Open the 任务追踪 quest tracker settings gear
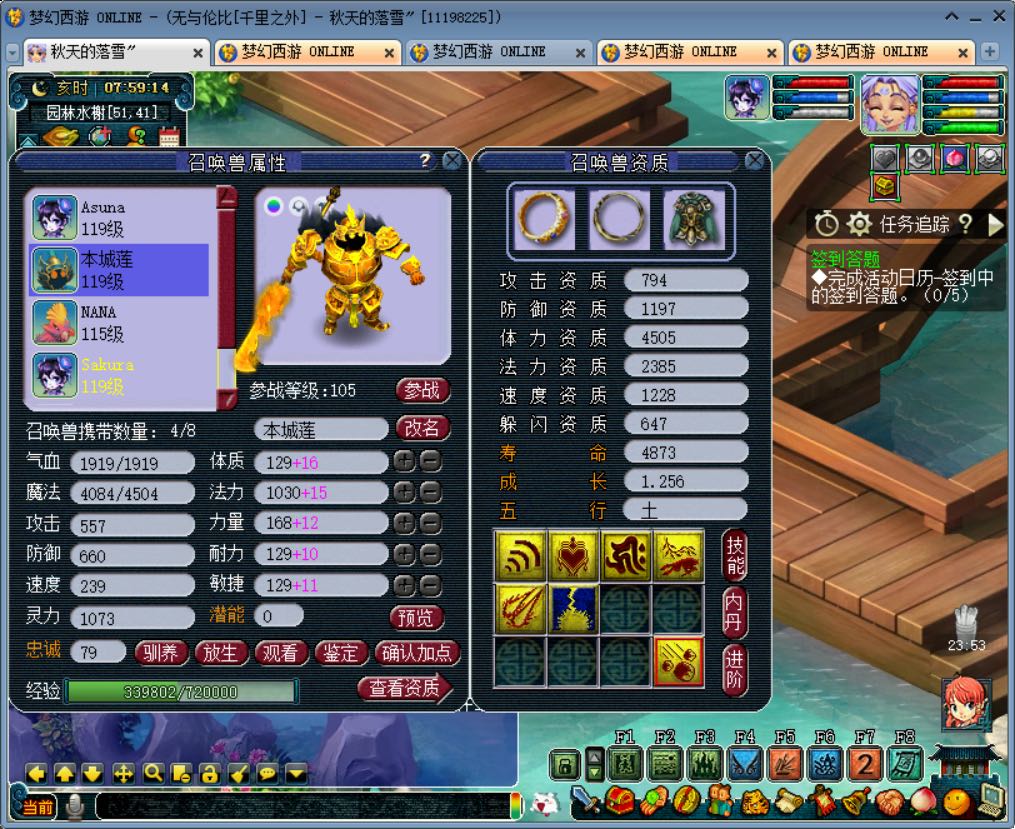1015x829 pixels. (x=859, y=223)
